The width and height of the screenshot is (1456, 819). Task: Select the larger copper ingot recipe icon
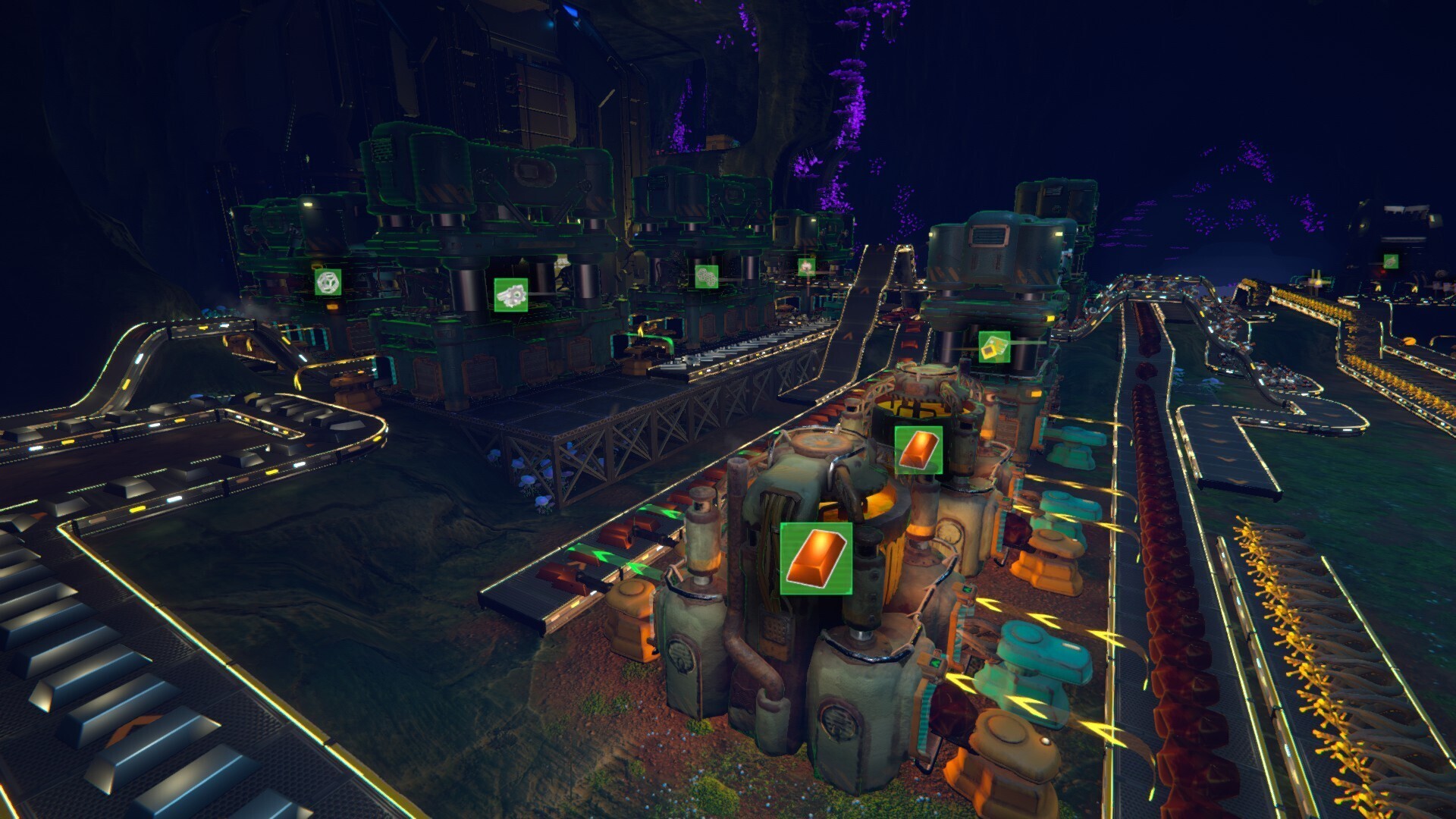[816, 558]
